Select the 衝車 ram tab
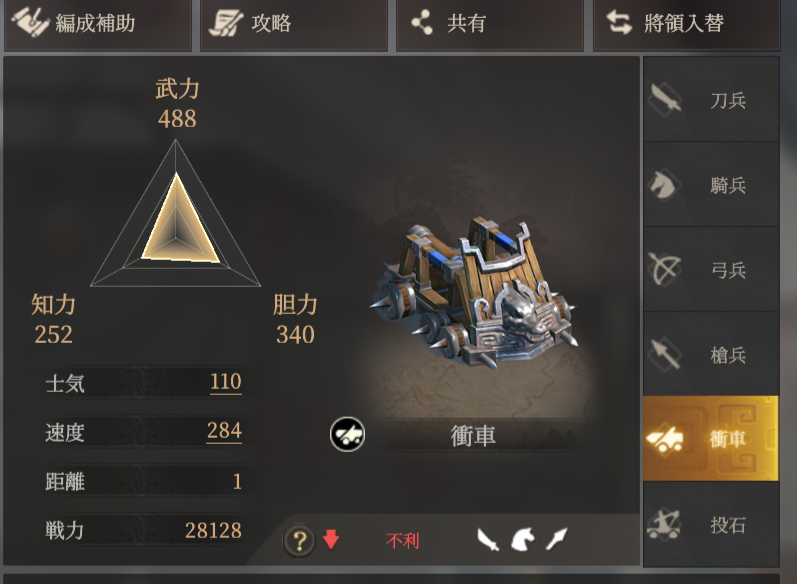 pos(710,439)
